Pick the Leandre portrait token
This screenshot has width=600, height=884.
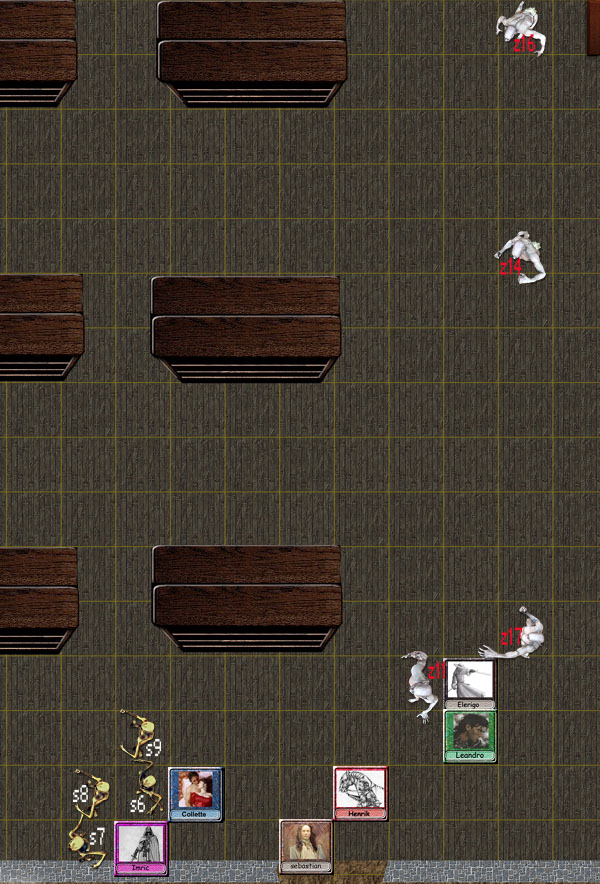[x=469, y=736]
